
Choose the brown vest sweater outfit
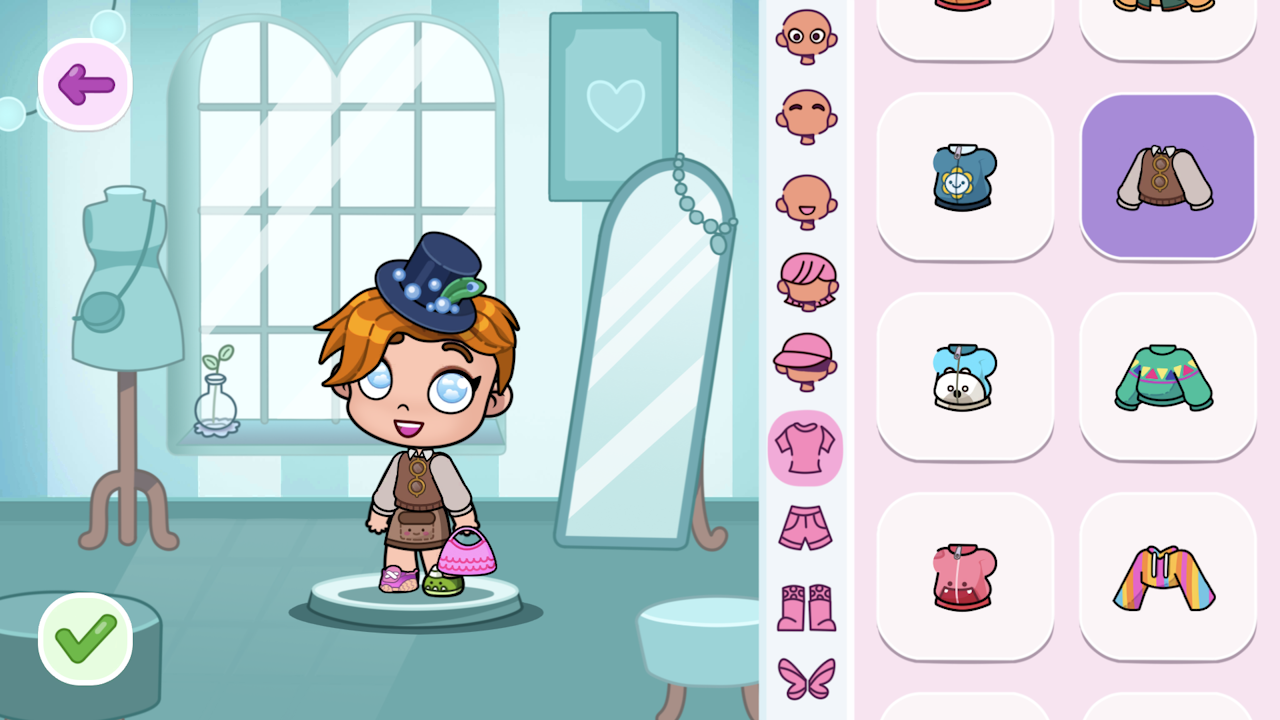click(x=1166, y=176)
